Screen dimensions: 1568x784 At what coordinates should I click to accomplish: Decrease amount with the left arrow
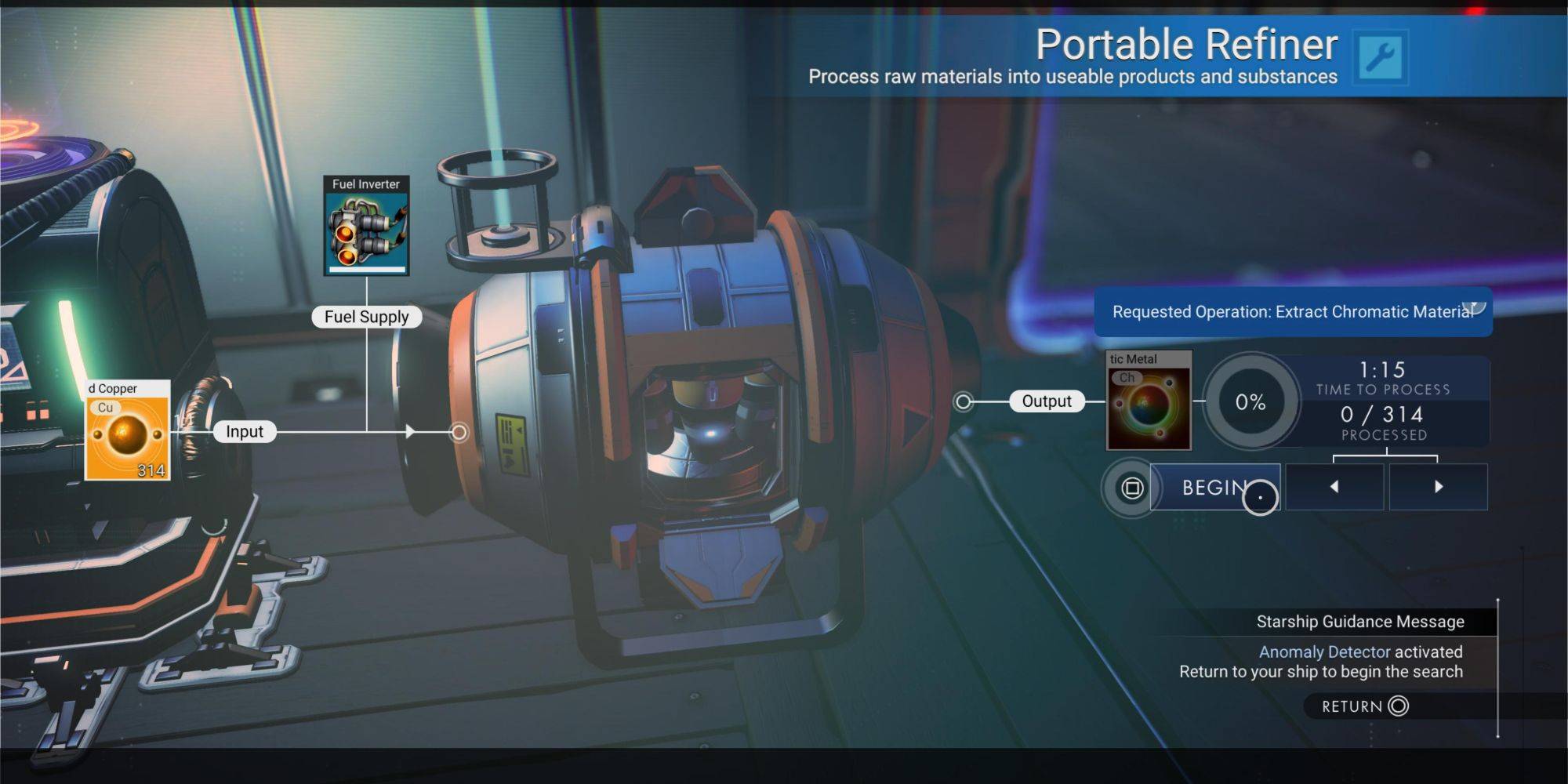[1334, 487]
